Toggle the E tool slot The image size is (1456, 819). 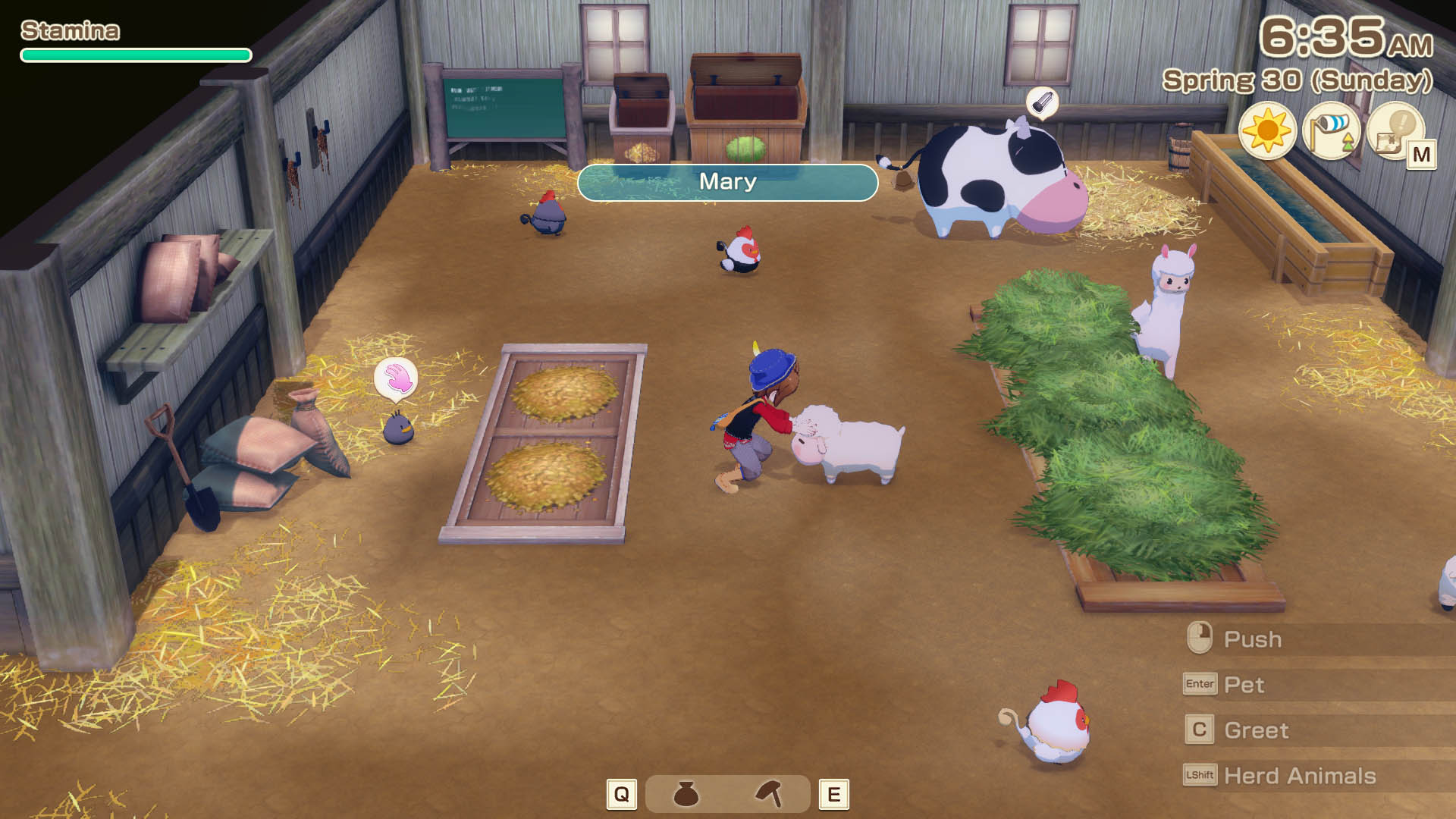[x=834, y=794]
